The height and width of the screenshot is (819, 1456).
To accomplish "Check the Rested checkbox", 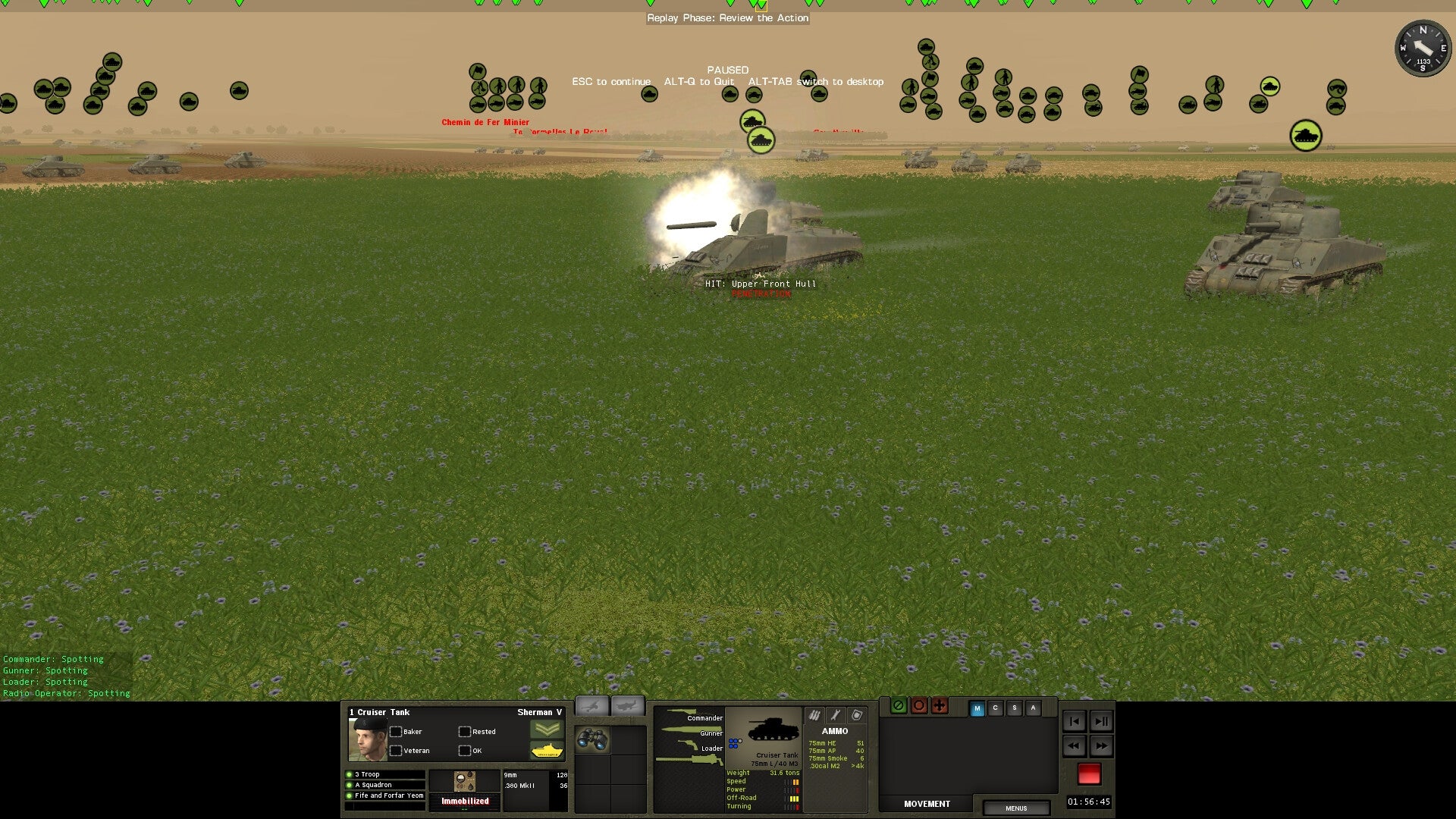I will pyautogui.click(x=463, y=731).
